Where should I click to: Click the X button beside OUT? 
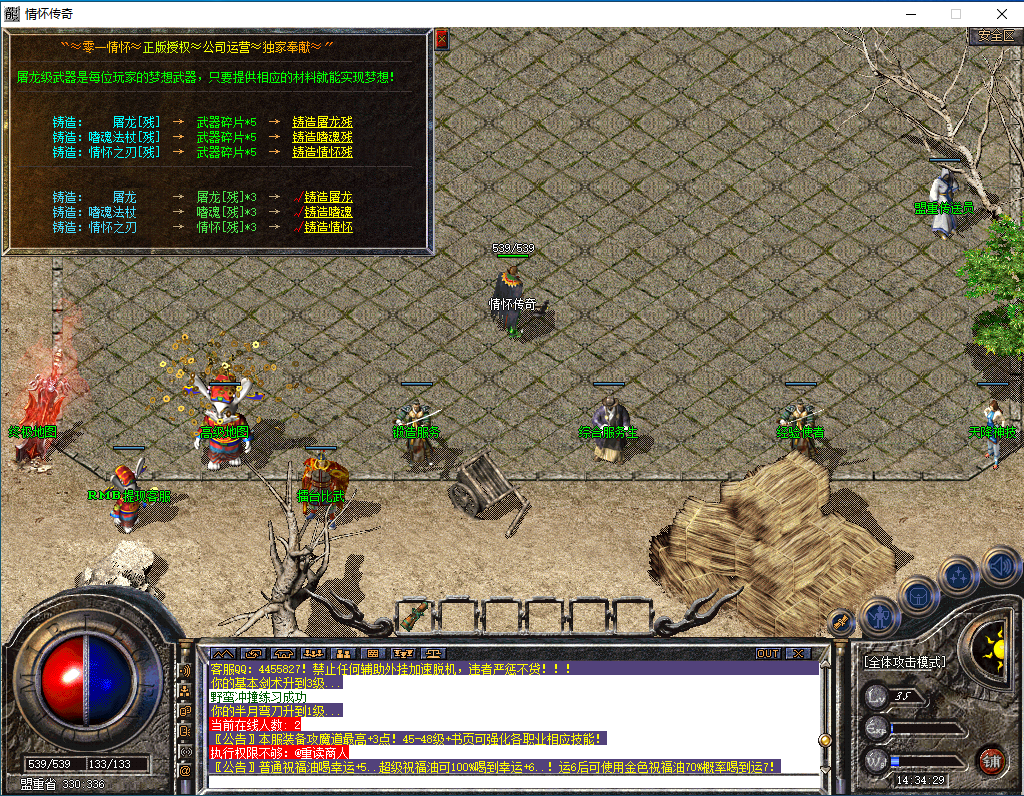coord(797,653)
